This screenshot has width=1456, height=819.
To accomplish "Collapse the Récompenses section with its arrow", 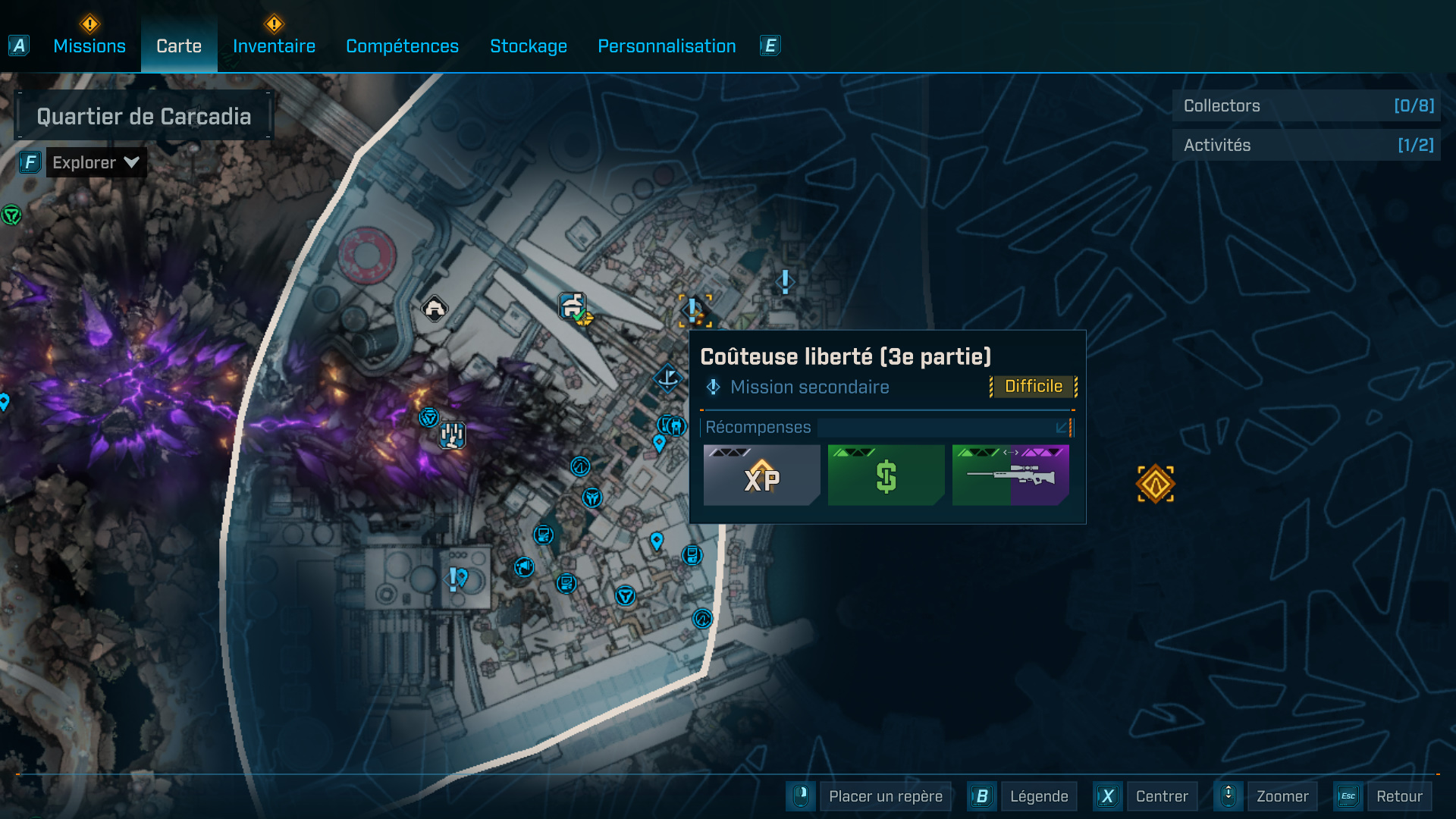I will coord(1060,428).
